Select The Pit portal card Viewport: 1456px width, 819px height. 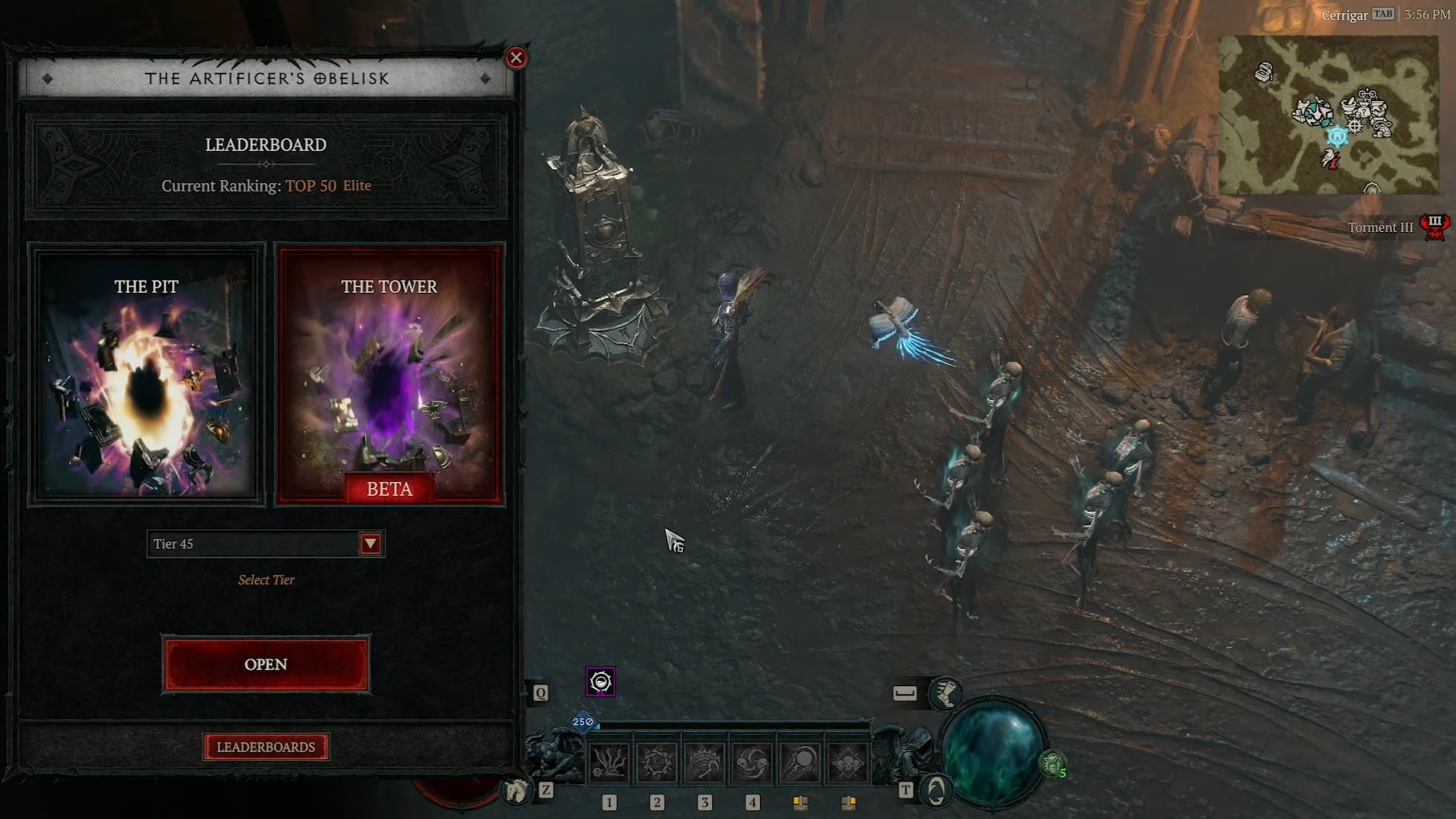(146, 374)
